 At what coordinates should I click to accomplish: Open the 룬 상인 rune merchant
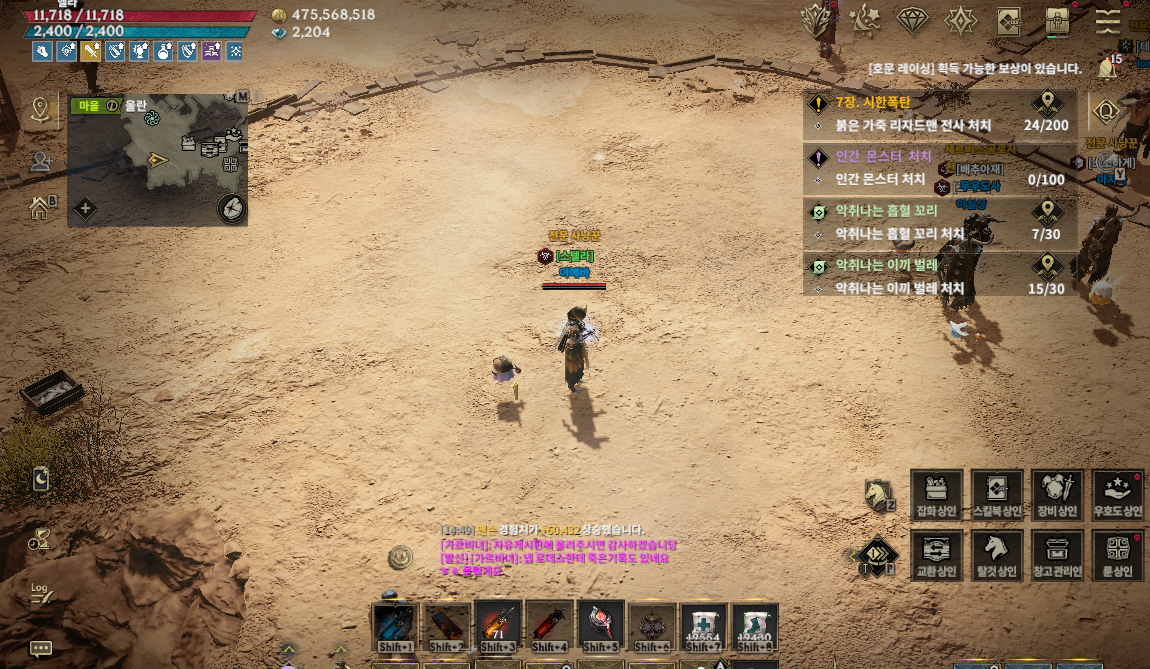click(1117, 555)
